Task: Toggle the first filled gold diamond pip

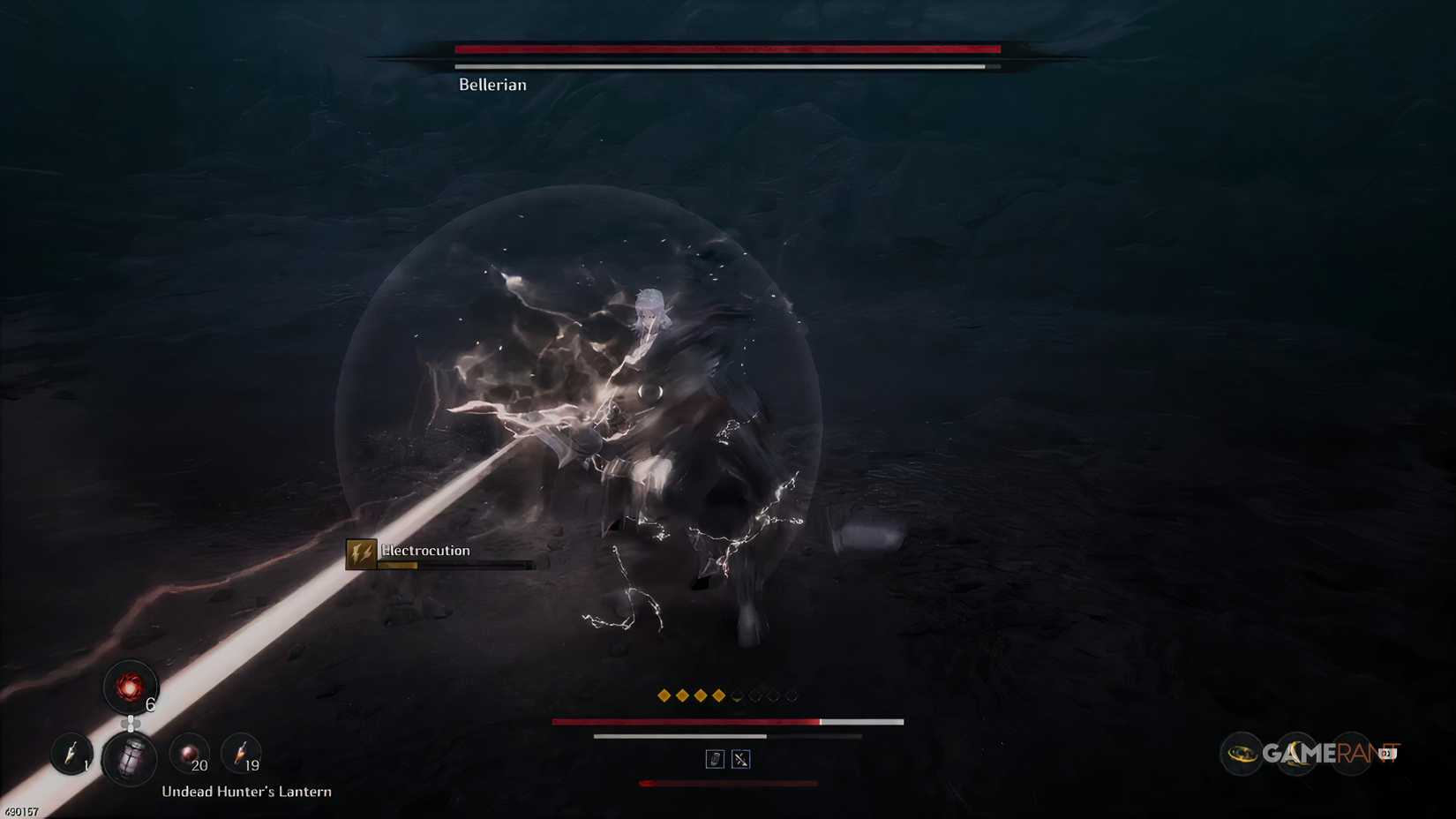Action: 664,695
